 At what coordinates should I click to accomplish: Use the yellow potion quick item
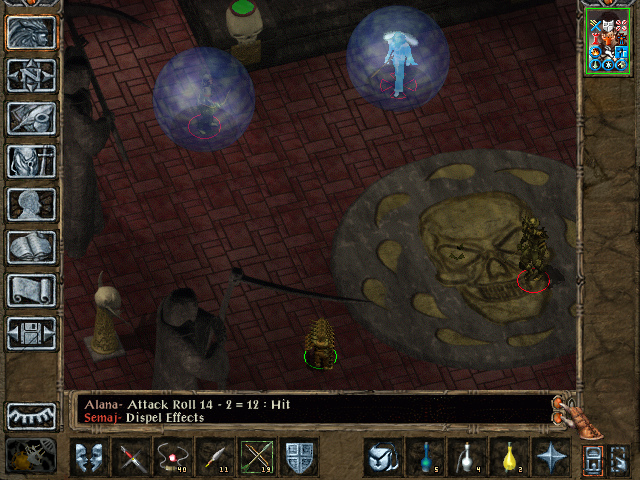(508, 458)
